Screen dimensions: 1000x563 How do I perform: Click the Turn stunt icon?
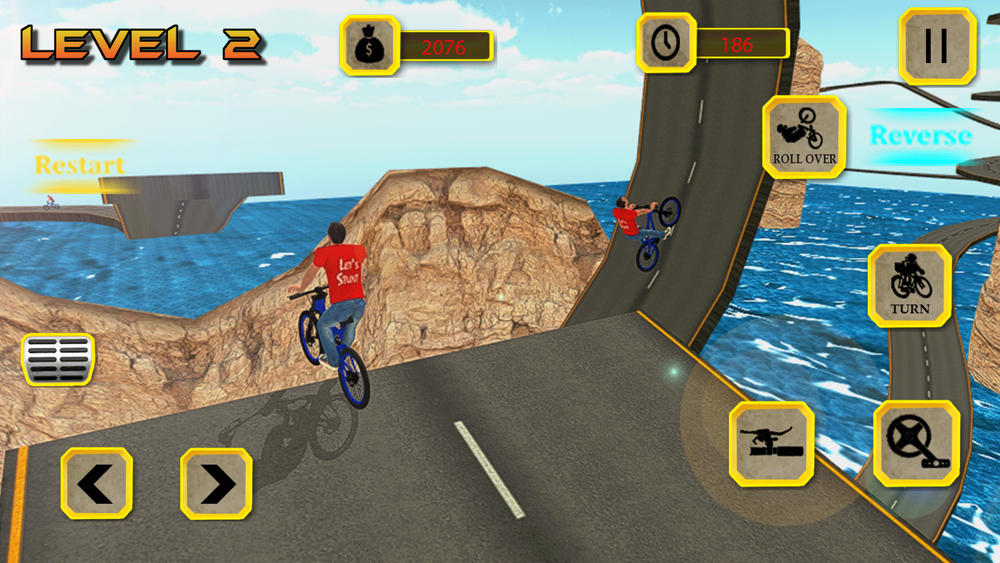909,285
